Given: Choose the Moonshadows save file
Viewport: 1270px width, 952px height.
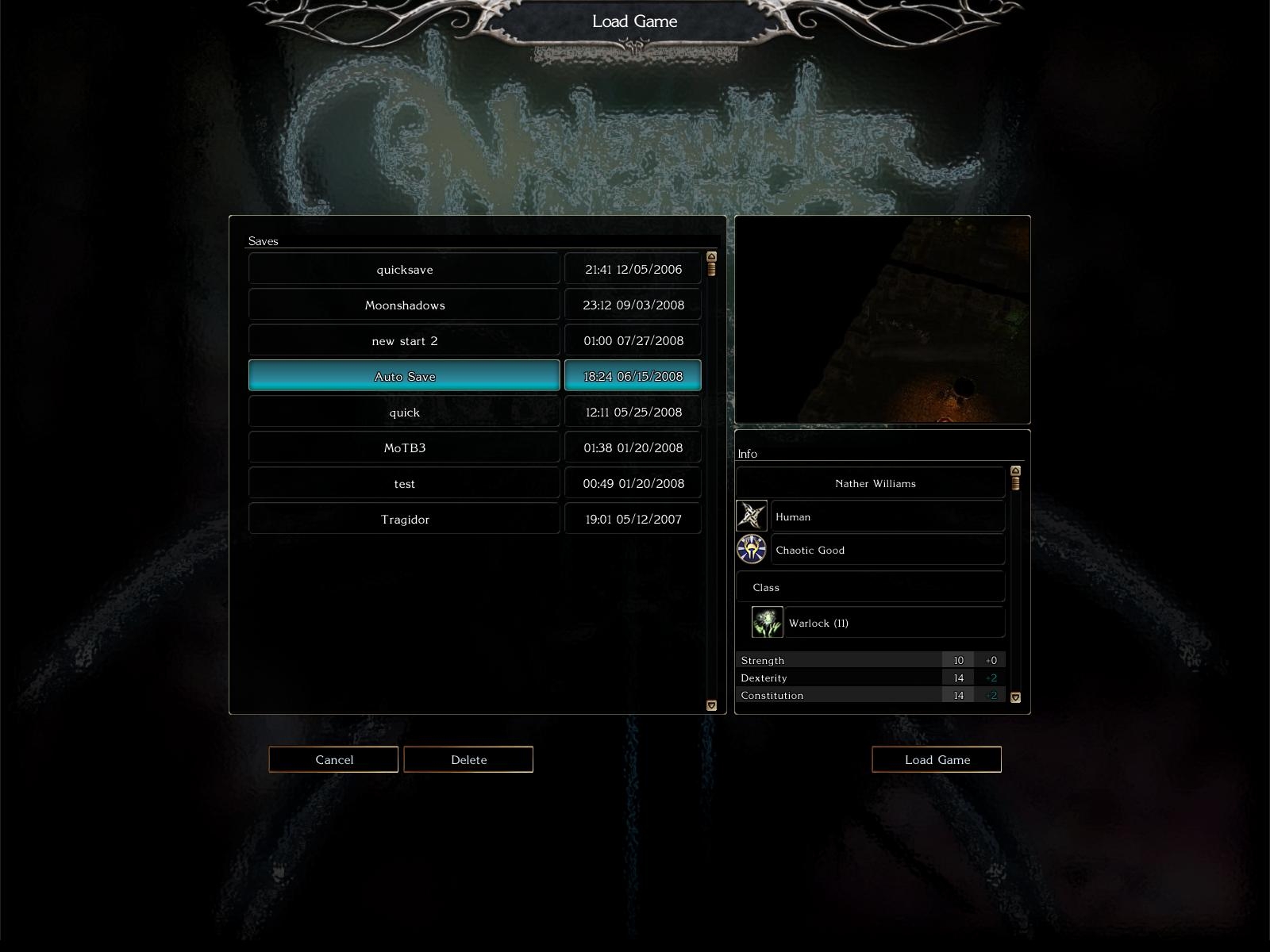Looking at the screenshot, I should point(404,305).
